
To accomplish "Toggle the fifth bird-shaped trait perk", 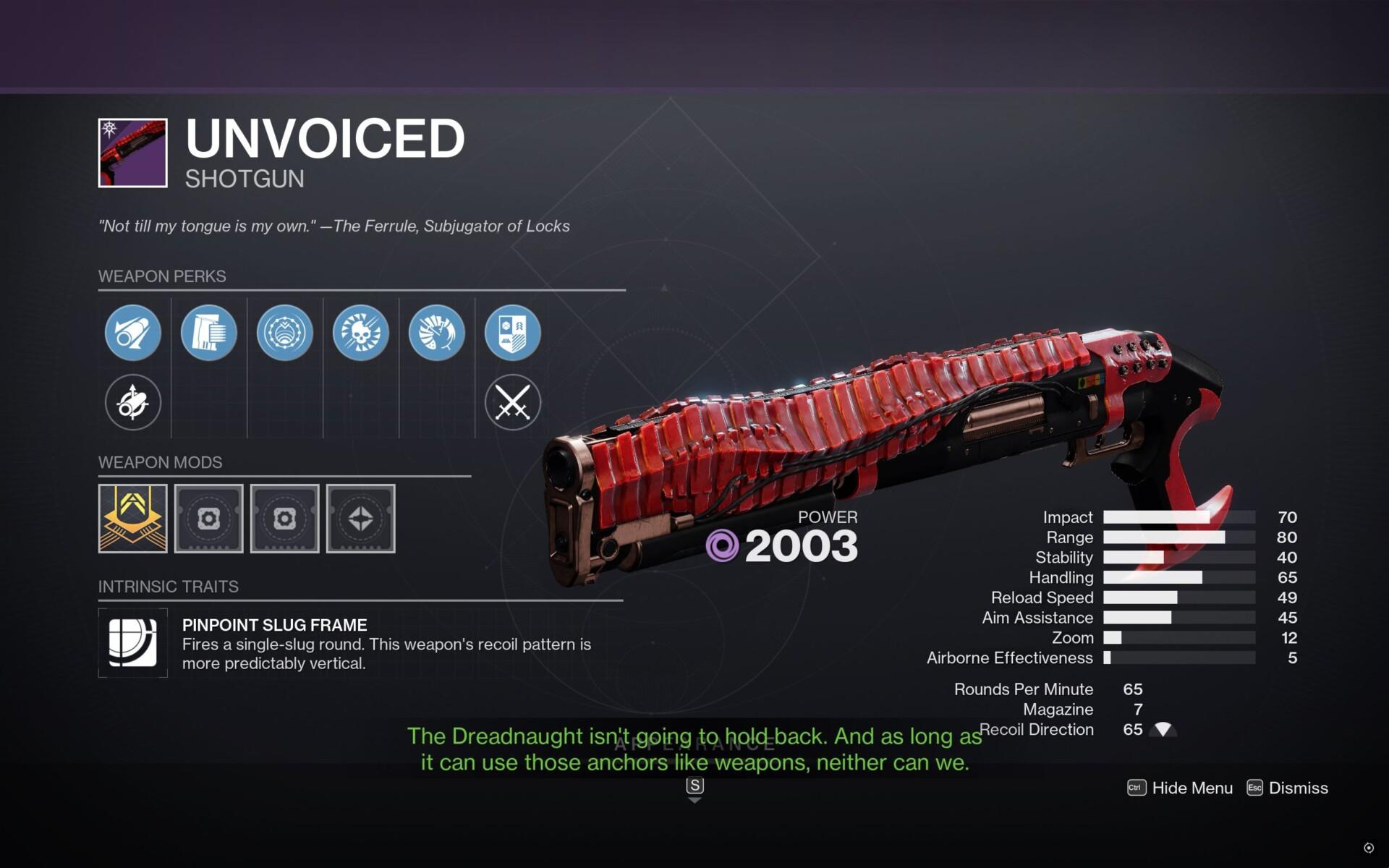I will point(437,331).
